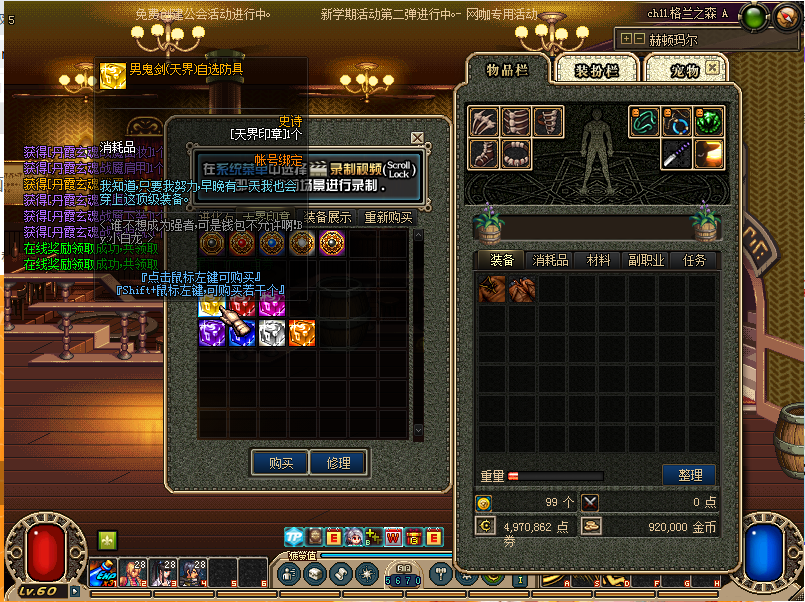Image resolution: width=805 pixels, height=602 pixels.
Task: Click the red W icon on bottom bar
Action: coord(393,537)
